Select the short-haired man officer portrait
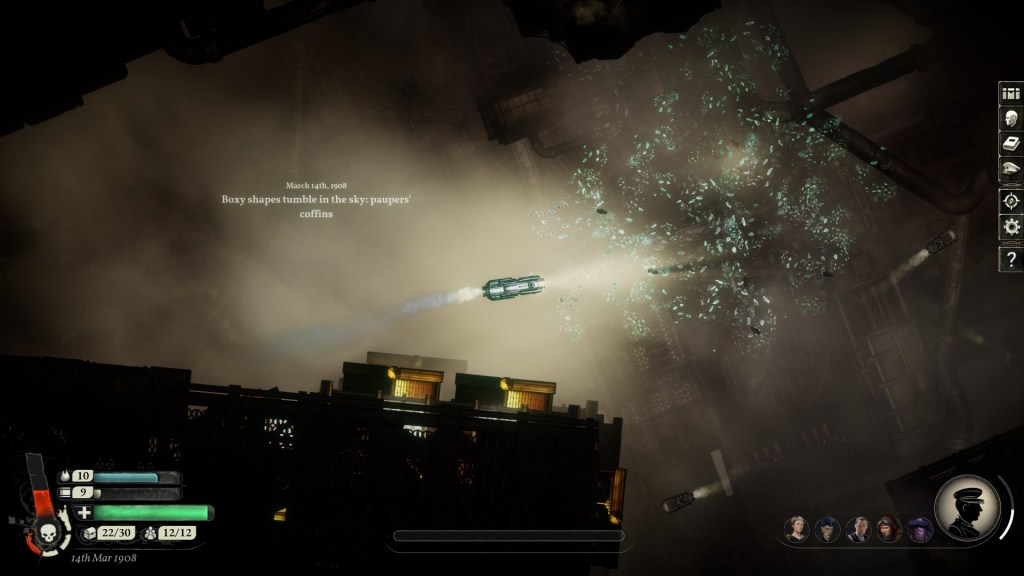This screenshot has height=576, width=1024. [x=858, y=529]
